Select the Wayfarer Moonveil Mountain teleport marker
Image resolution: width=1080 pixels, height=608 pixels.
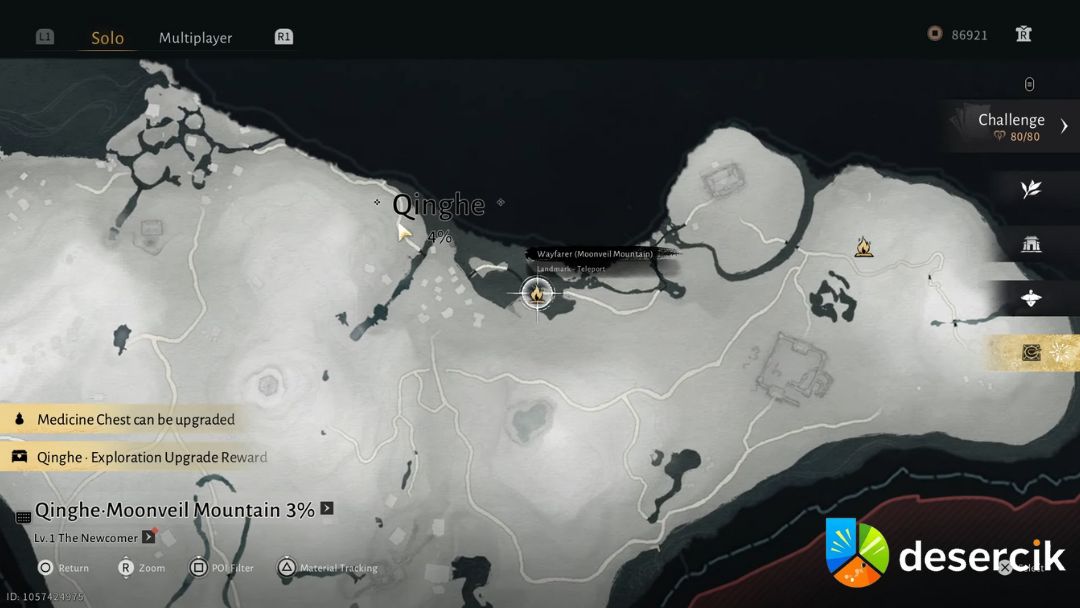537,293
